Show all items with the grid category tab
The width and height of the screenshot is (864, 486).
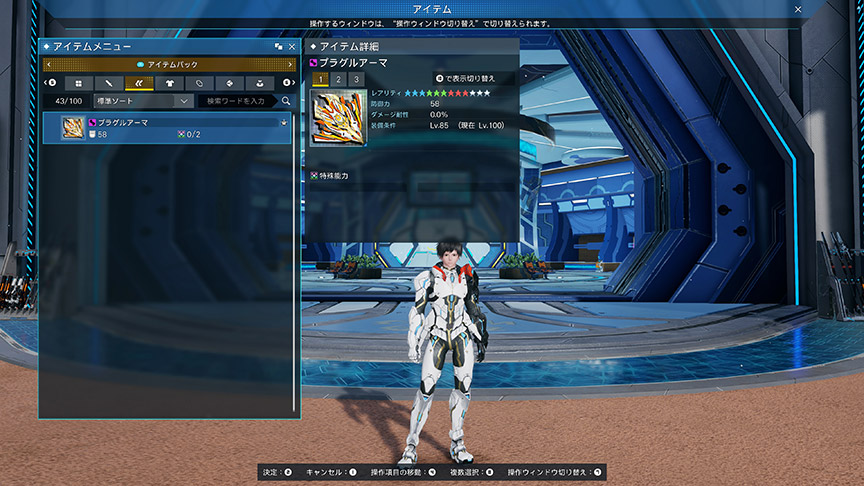click(78, 82)
